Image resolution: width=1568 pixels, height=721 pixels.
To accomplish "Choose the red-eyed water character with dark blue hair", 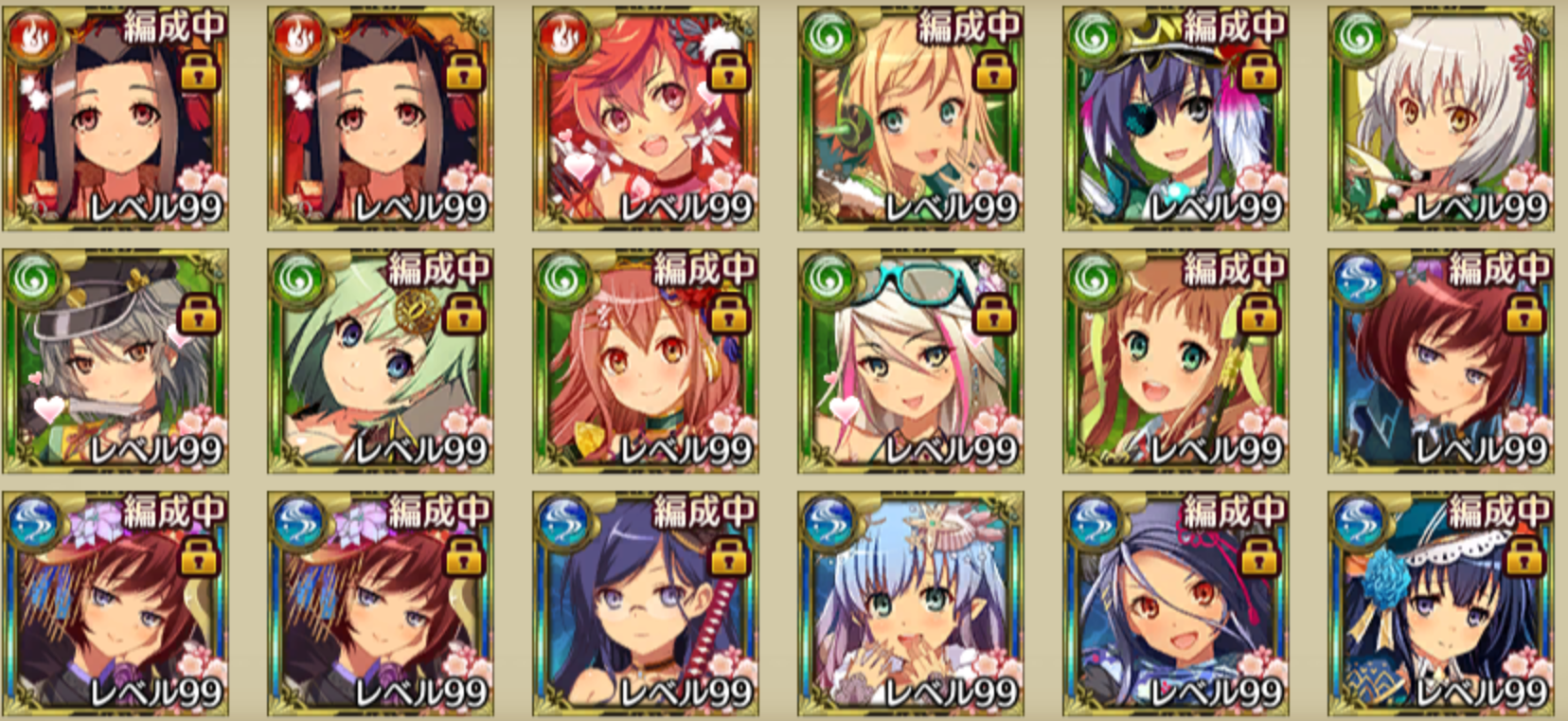I will [1175, 603].
